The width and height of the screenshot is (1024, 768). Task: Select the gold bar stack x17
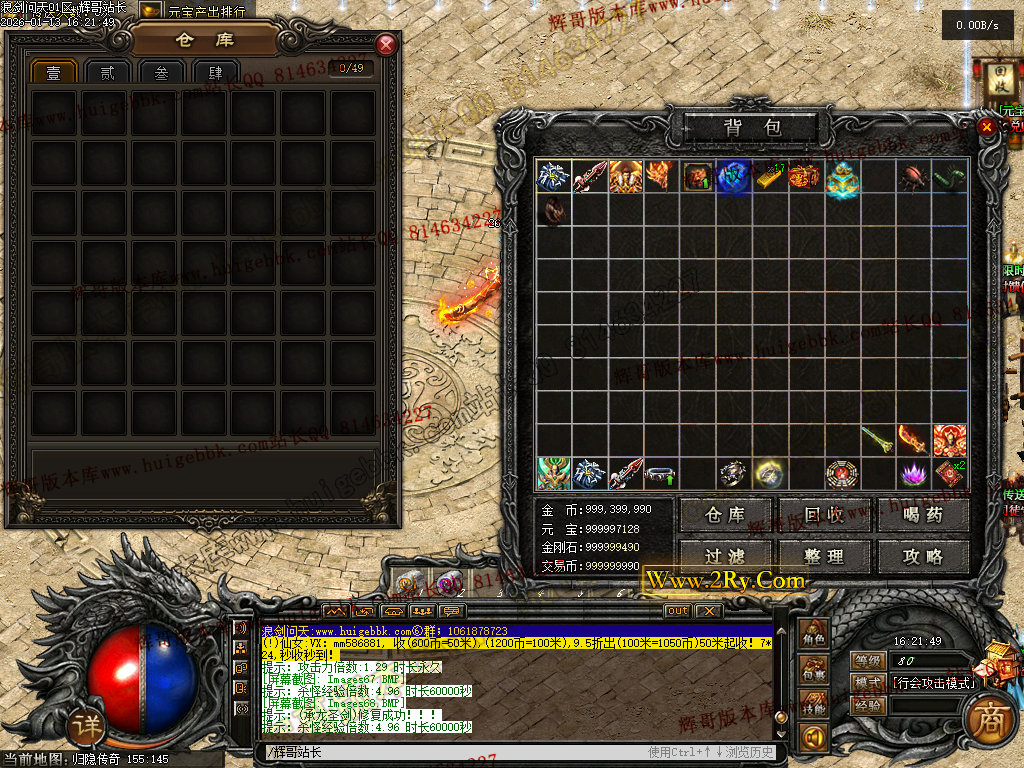point(769,177)
